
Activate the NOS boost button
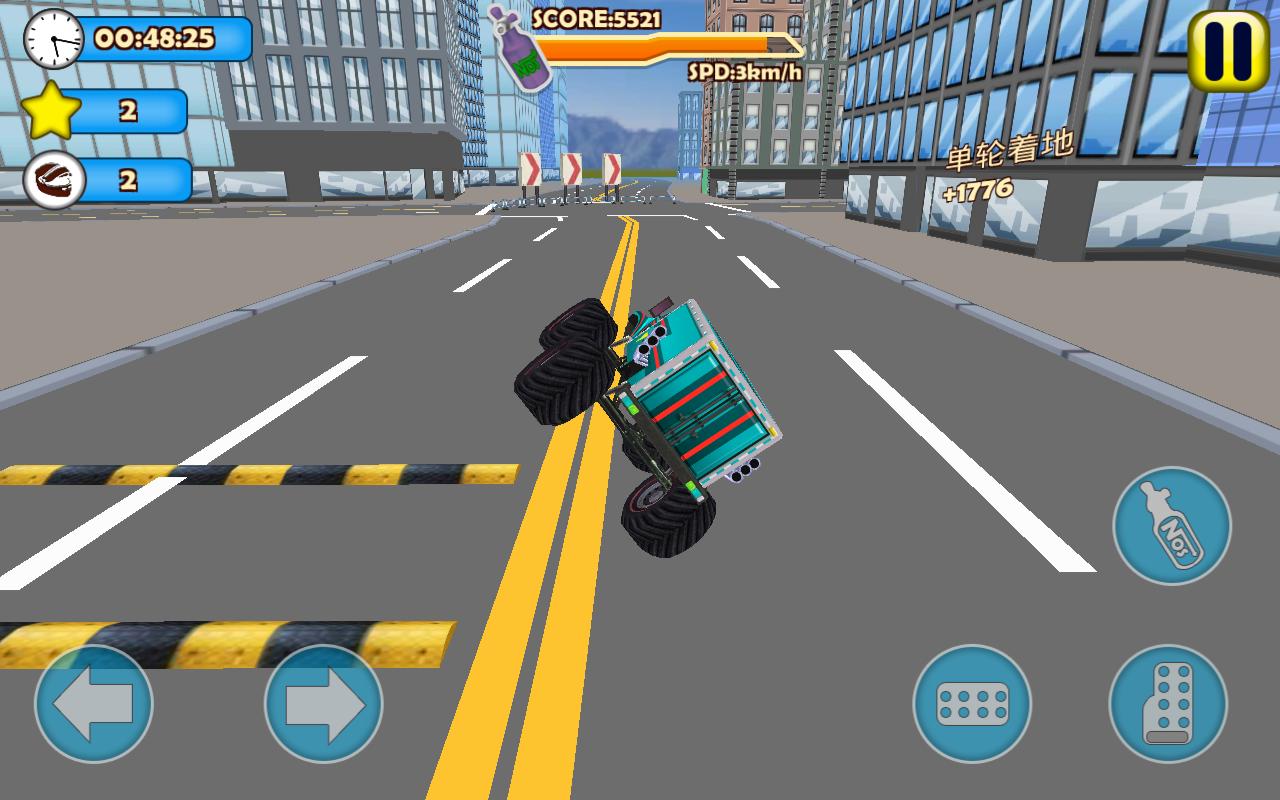1170,523
